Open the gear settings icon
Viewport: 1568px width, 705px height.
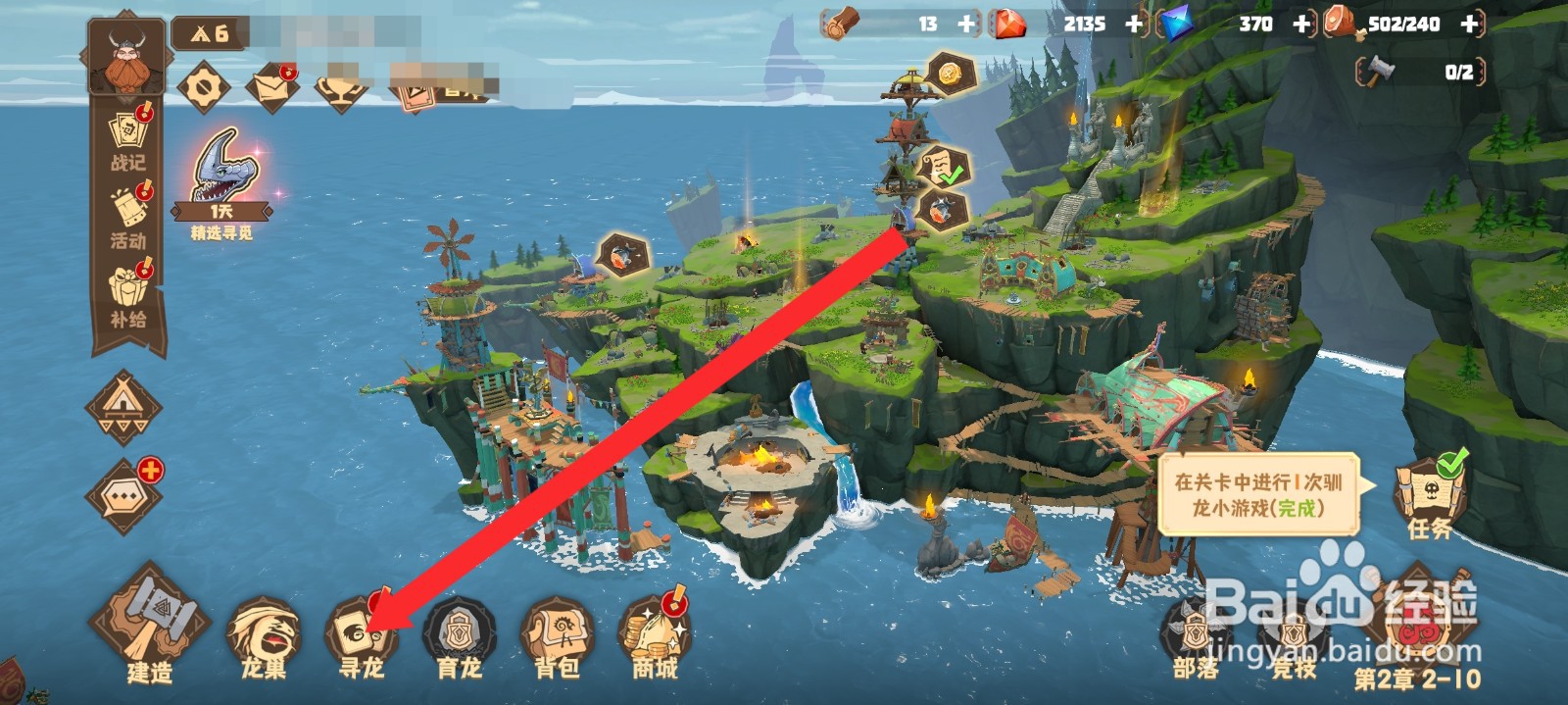click(x=204, y=88)
